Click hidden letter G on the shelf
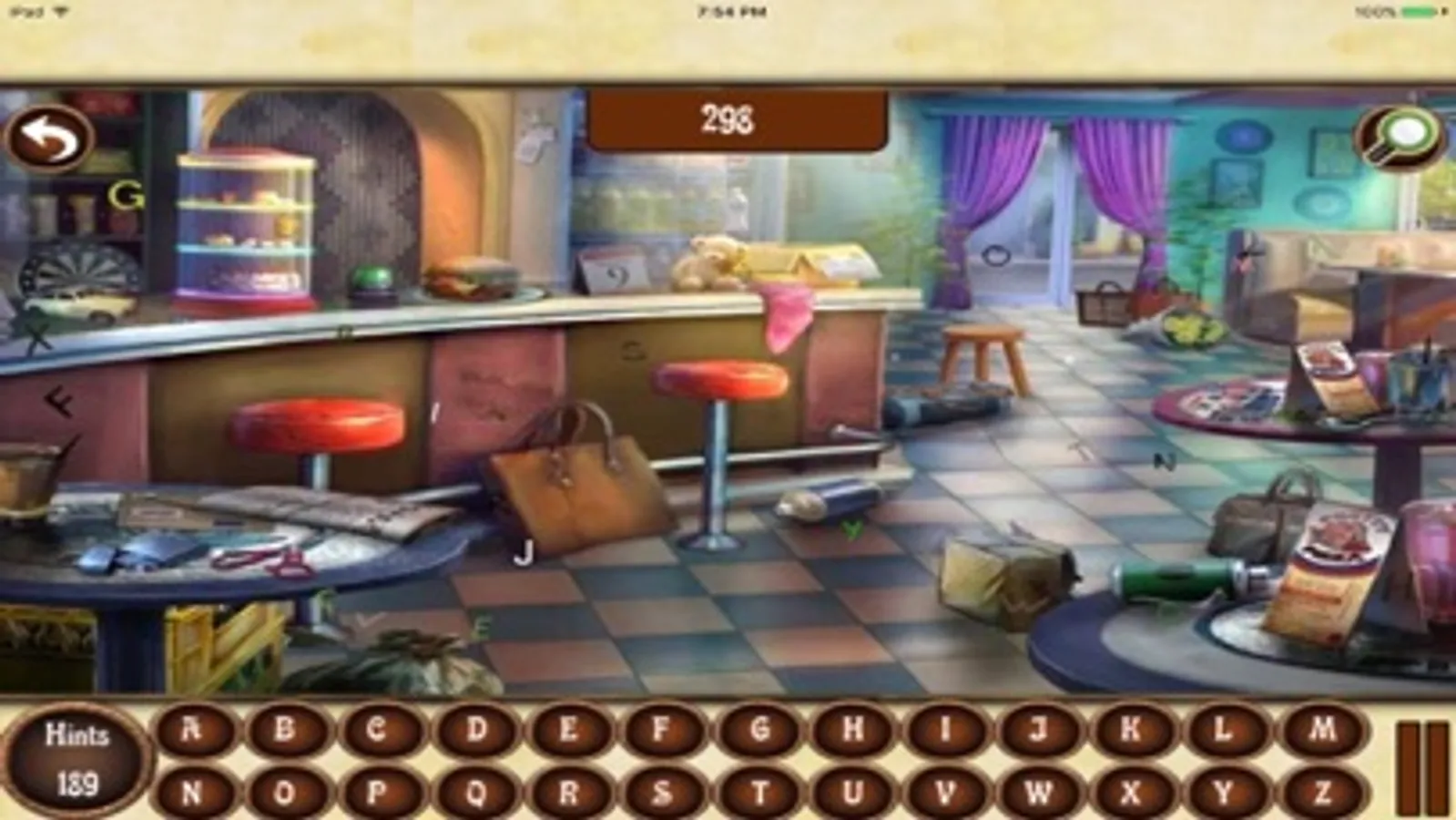 click(127, 193)
